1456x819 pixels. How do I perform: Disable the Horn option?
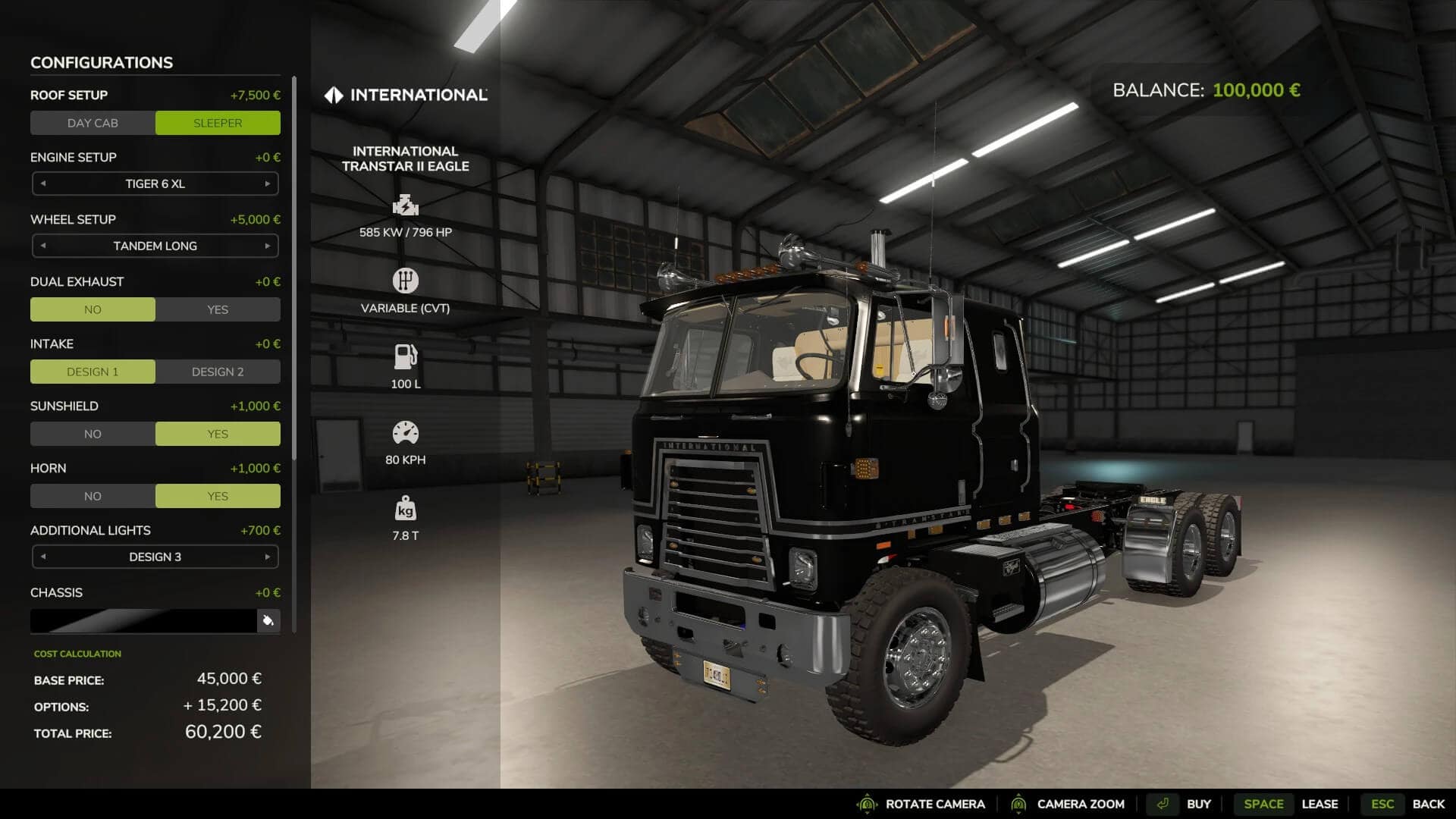point(93,496)
